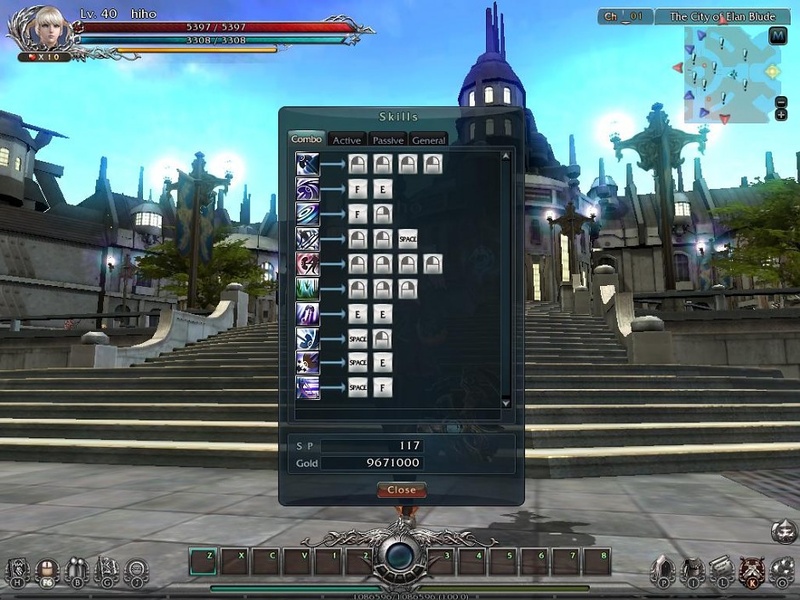Open the K skills menu icon

click(x=752, y=569)
